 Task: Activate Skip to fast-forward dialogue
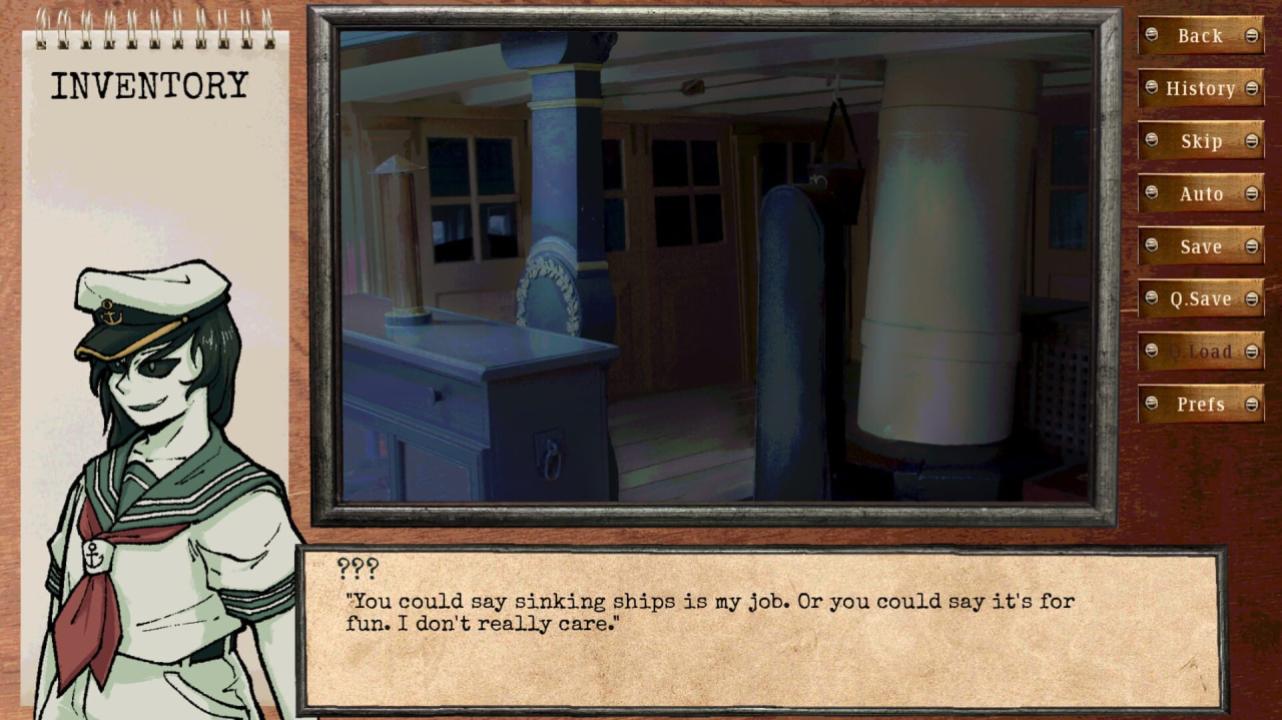point(1200,141)
